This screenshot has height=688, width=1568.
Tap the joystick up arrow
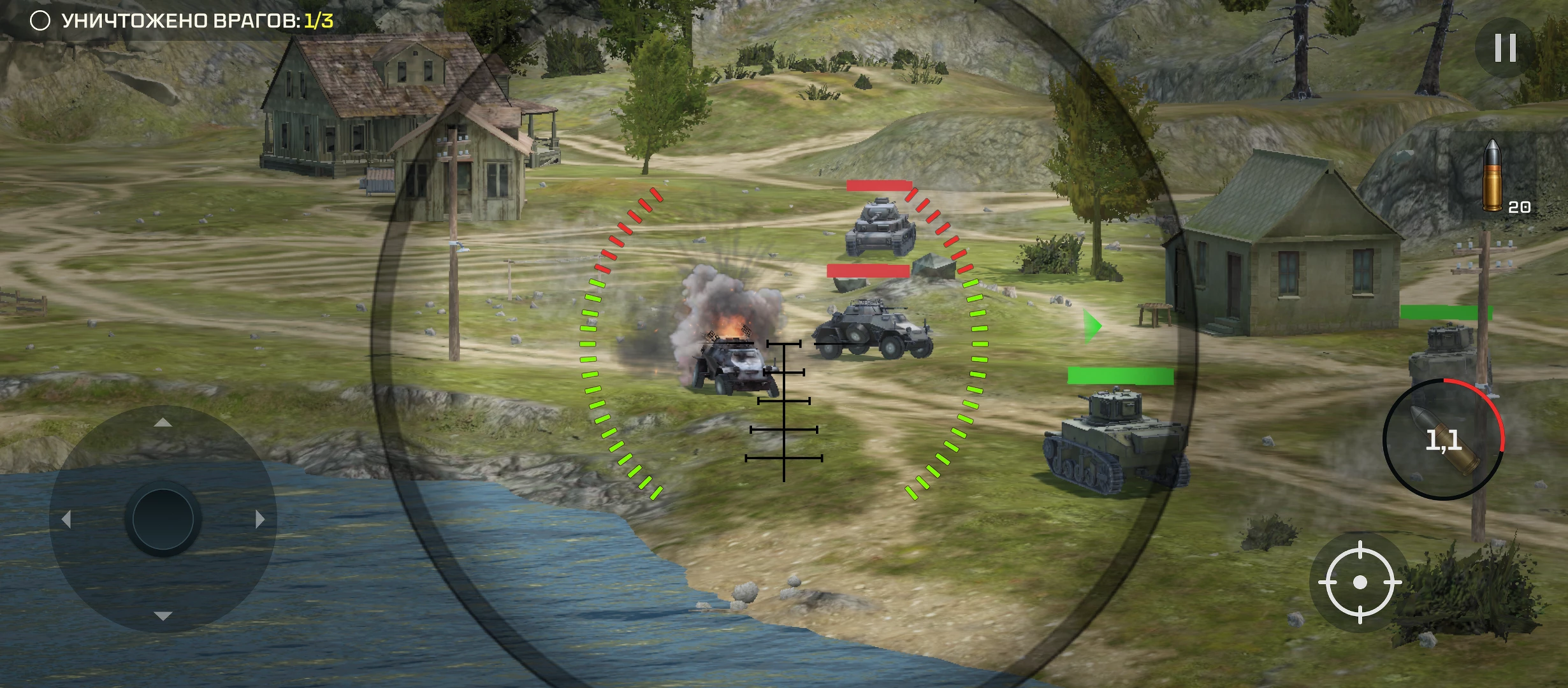(163, 422)
